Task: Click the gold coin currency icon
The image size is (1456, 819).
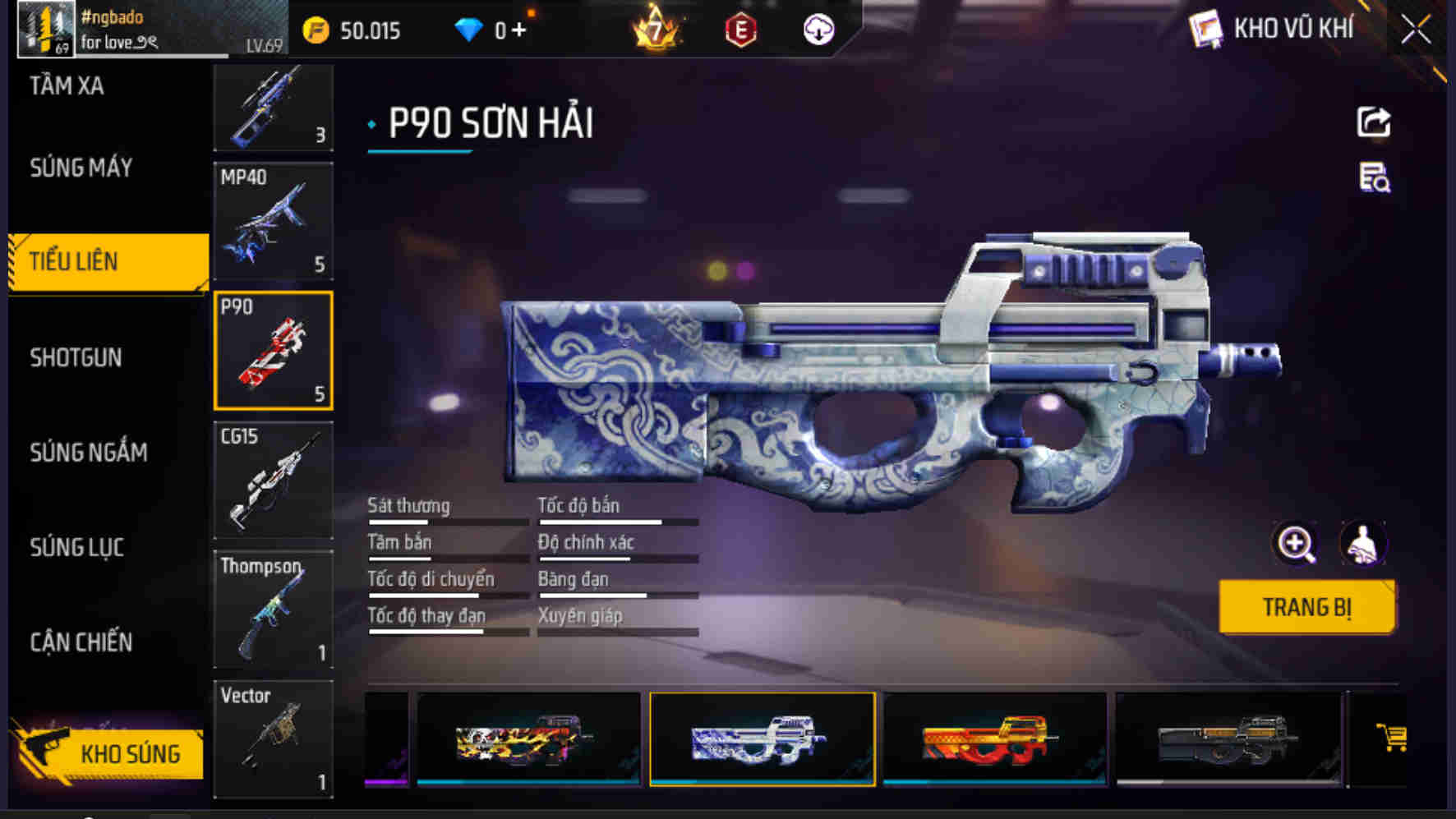Action: tap(315, 30)
